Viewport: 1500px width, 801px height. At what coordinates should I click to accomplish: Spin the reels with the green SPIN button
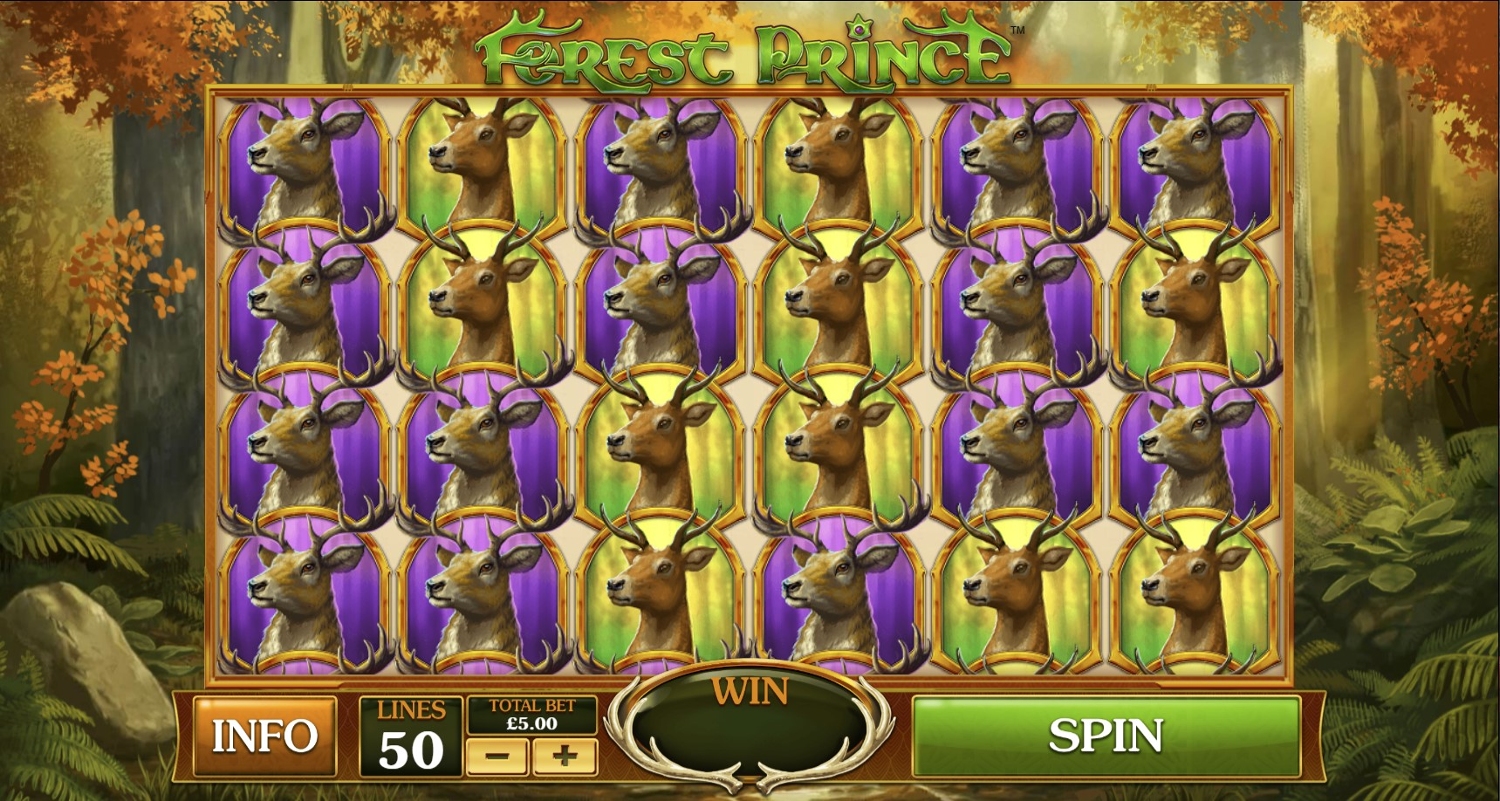pyautogui.click(x=1106, y=736)
